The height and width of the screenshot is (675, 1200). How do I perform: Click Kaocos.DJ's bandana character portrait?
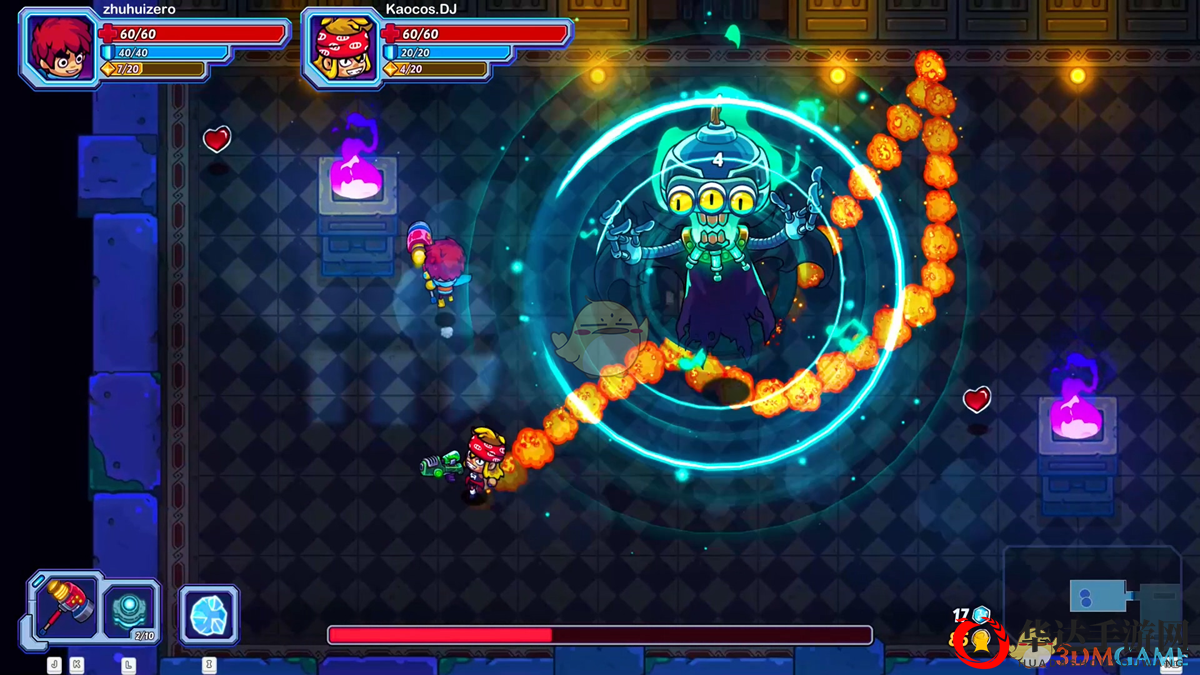pyautogui.click(x=342, y=47)
